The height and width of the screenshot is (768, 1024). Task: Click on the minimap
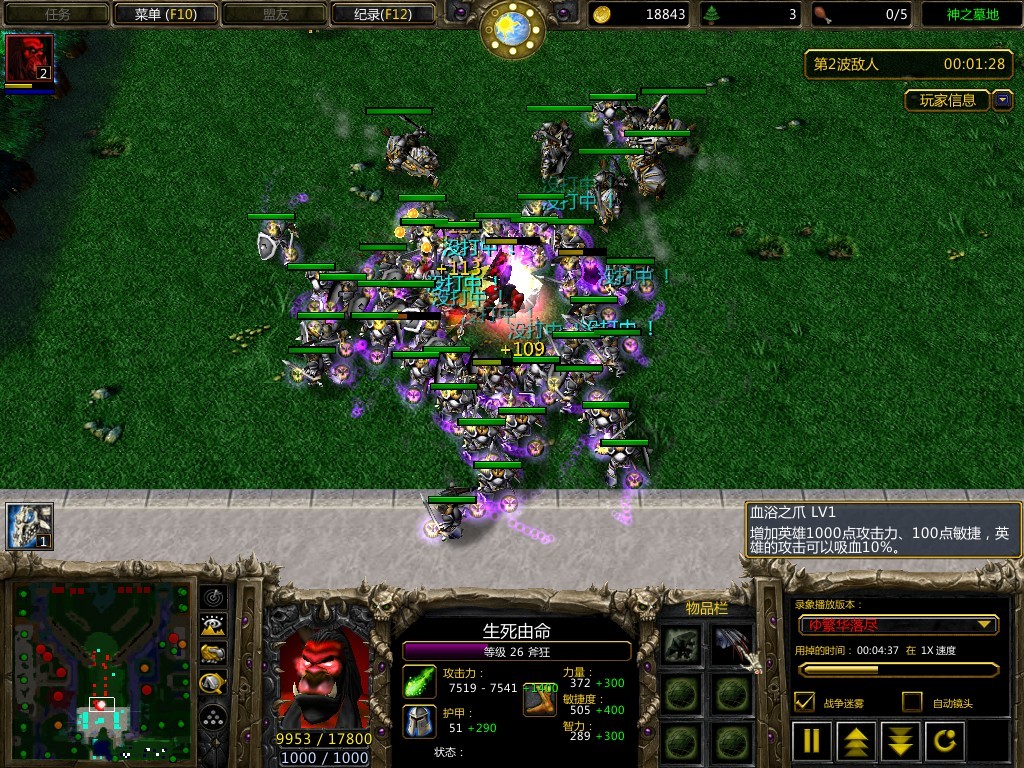(102, 670)
